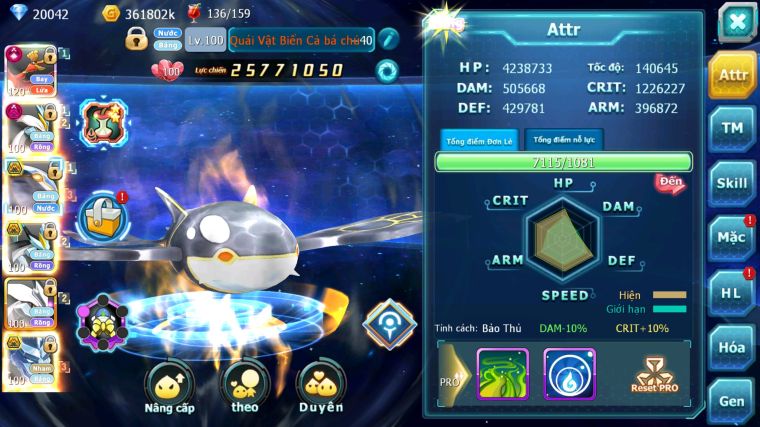The width and height of the screenshot is (760, 427).
Task: Tap the blue padlock icon with alert
Action: point(101,213)
